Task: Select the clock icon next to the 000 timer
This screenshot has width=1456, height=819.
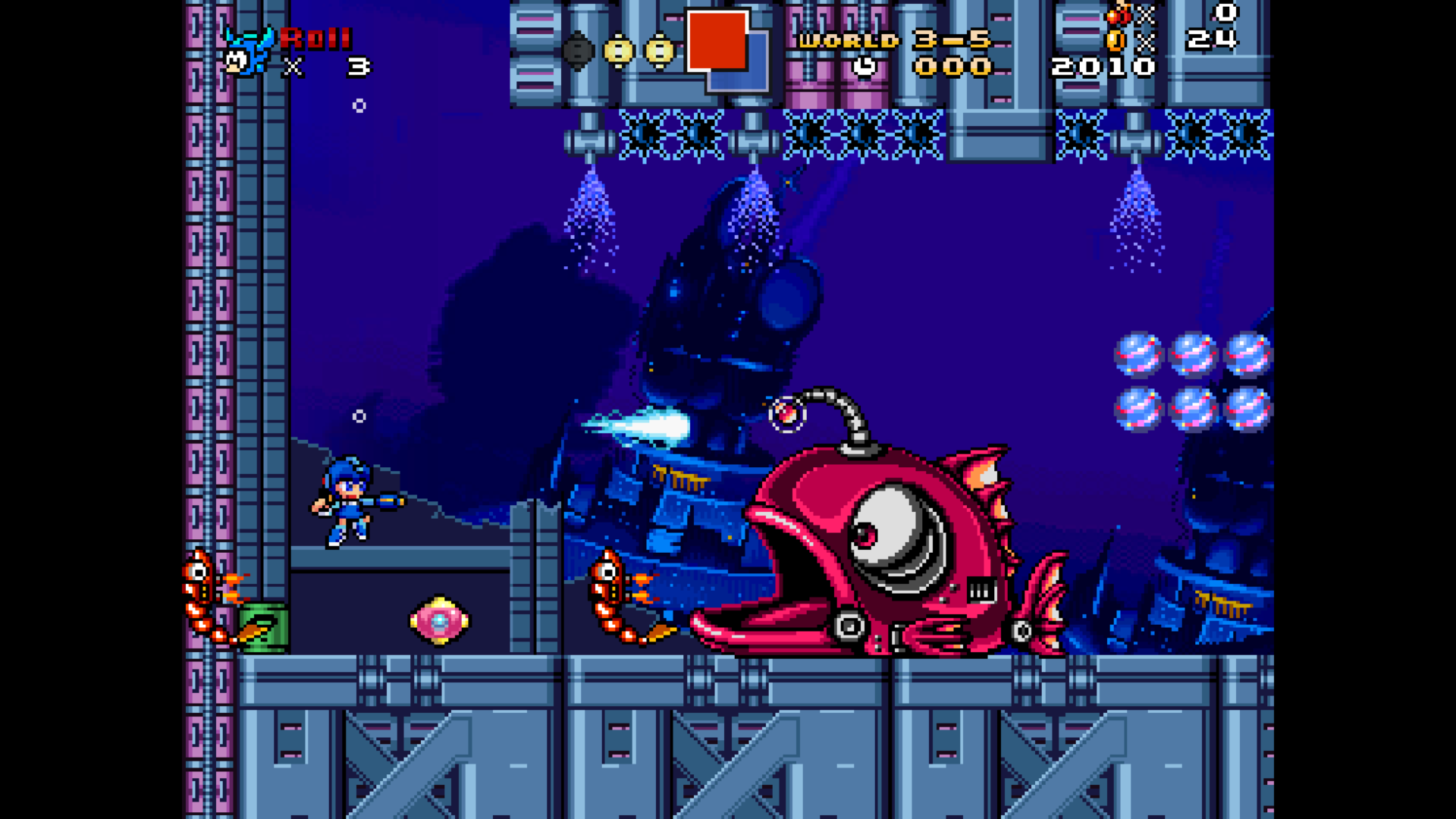Action: pyautogui.click(x=864, y=65)
